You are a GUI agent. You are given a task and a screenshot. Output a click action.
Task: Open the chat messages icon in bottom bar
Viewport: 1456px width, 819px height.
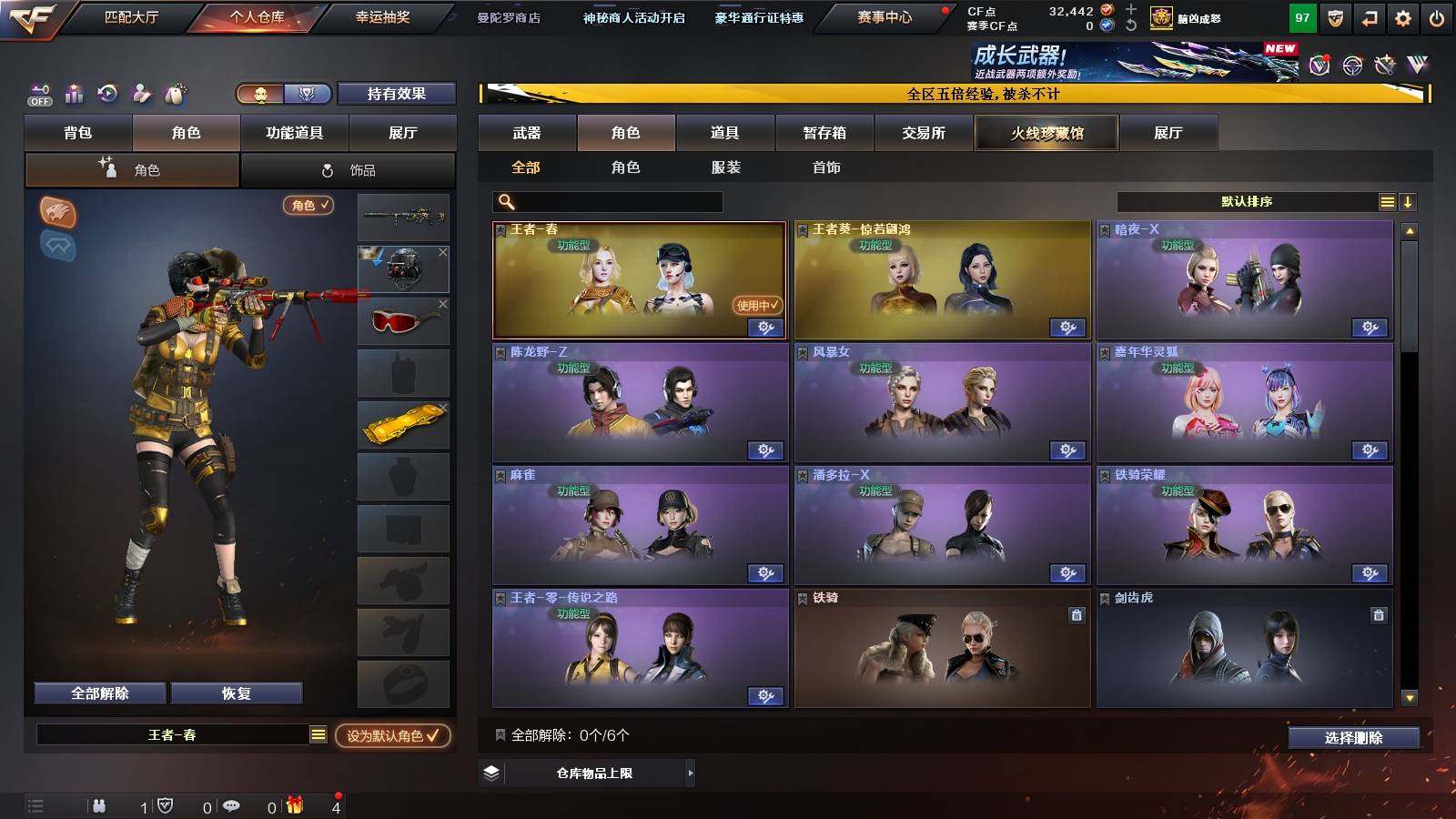point(232,805)
